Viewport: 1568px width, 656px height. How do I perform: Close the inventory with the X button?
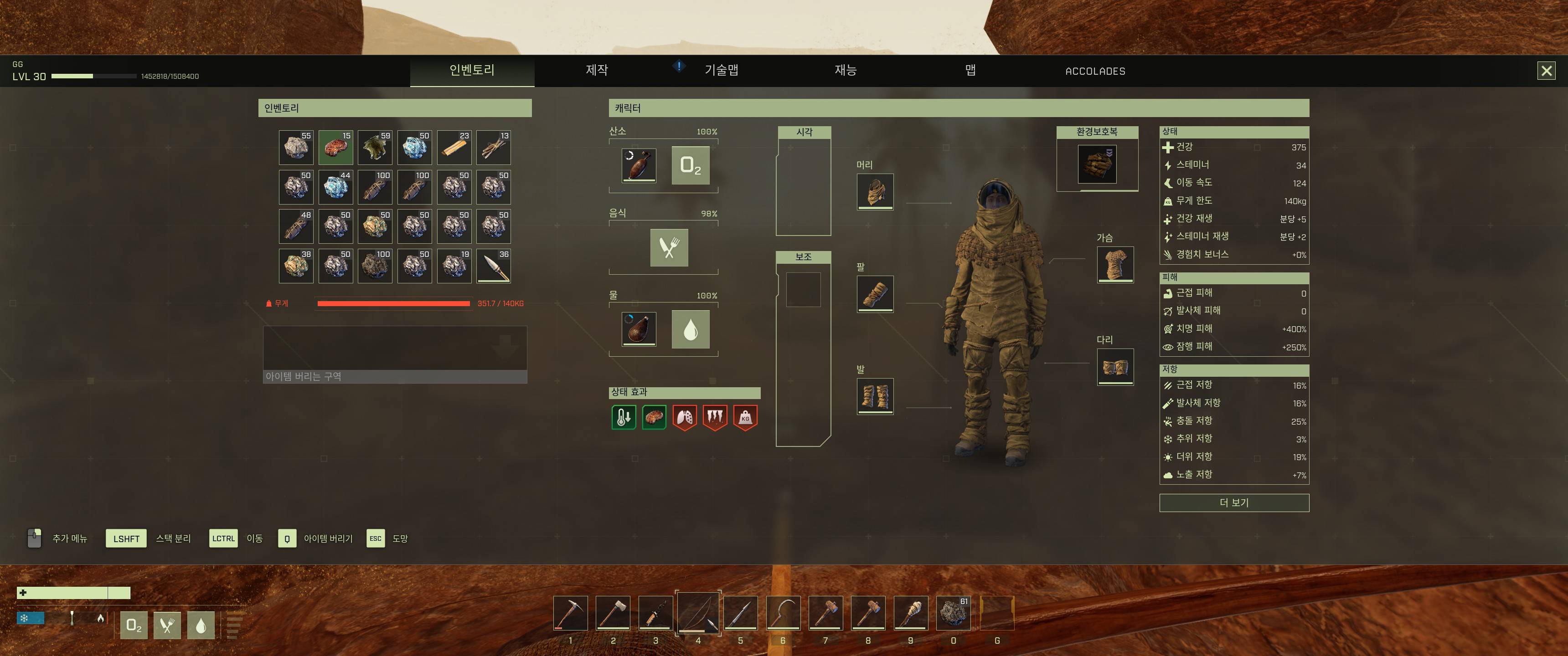[x=1546, y=71]
